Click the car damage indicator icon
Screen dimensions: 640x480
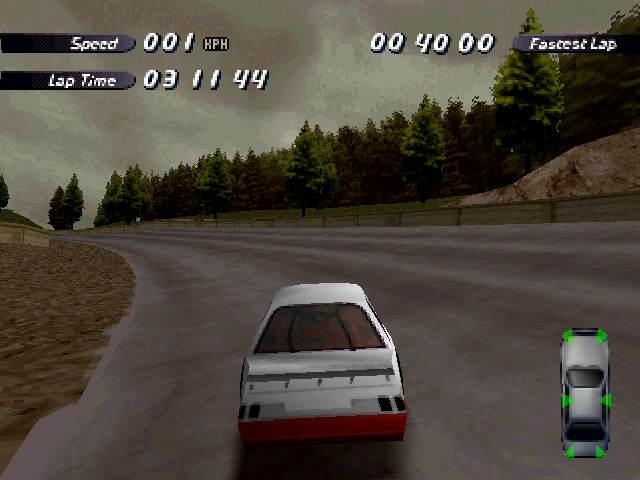click(x=585, y=393)
